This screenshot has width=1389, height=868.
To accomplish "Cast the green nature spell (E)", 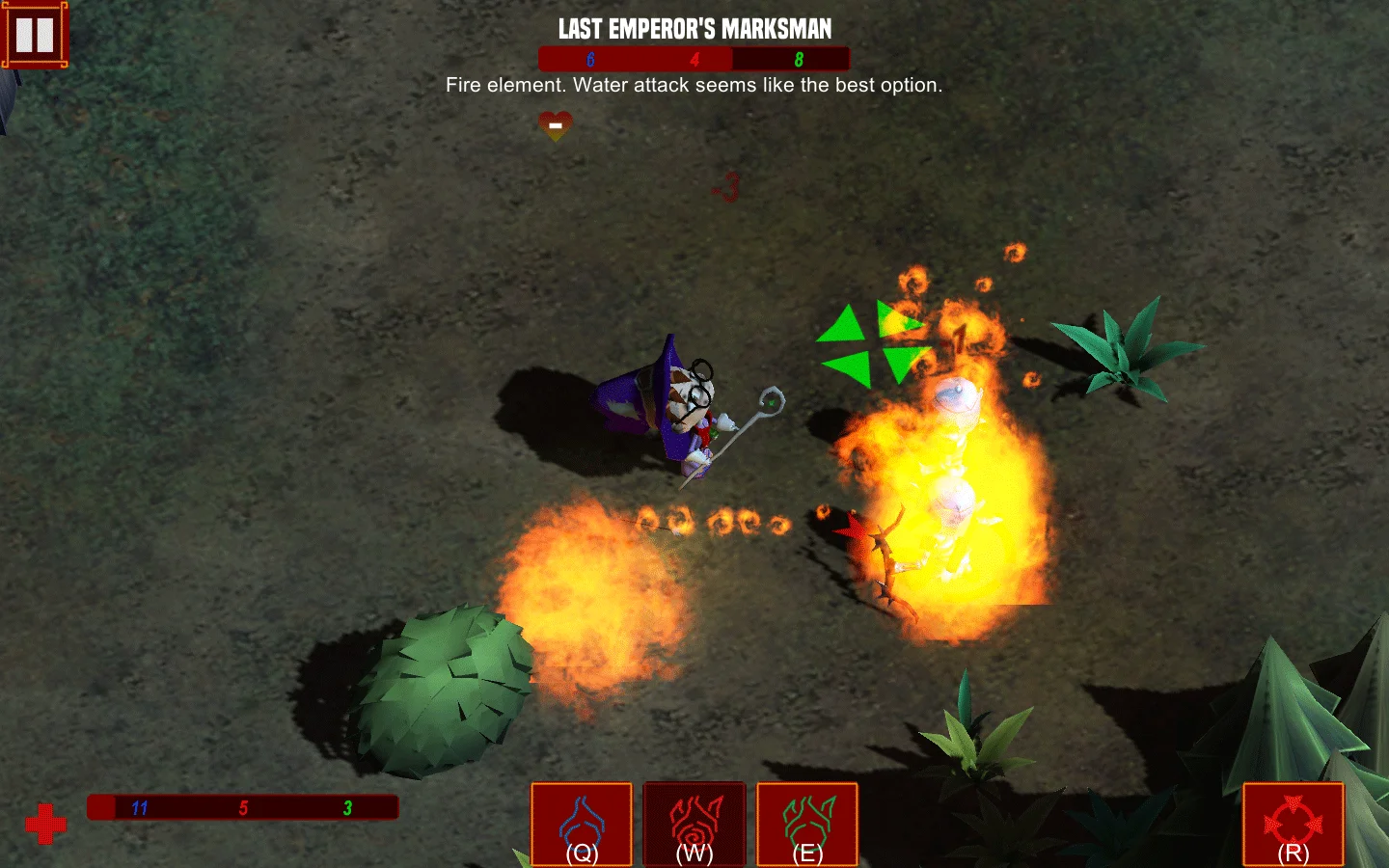I will pos(807,825).
